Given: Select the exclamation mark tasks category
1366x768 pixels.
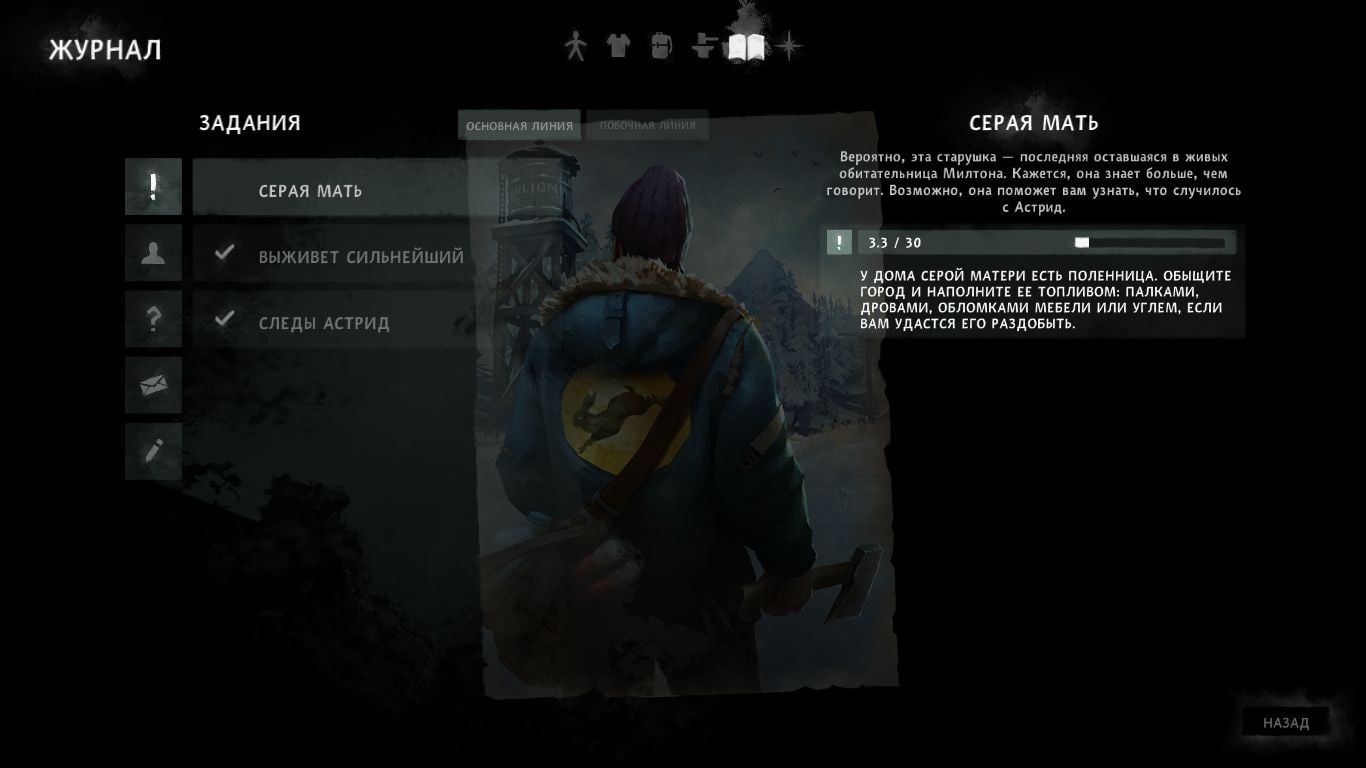Looking at the screenshot, I should click(x=153, y=187).
